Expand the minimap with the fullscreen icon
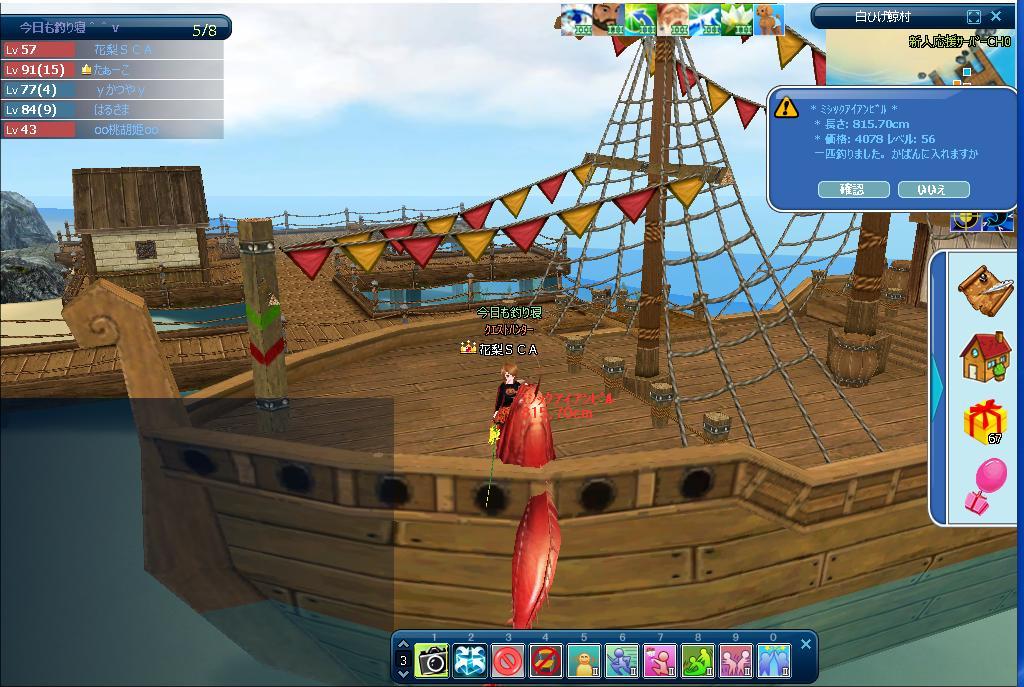Screen dimensions: 1024x687 point(974,16)
